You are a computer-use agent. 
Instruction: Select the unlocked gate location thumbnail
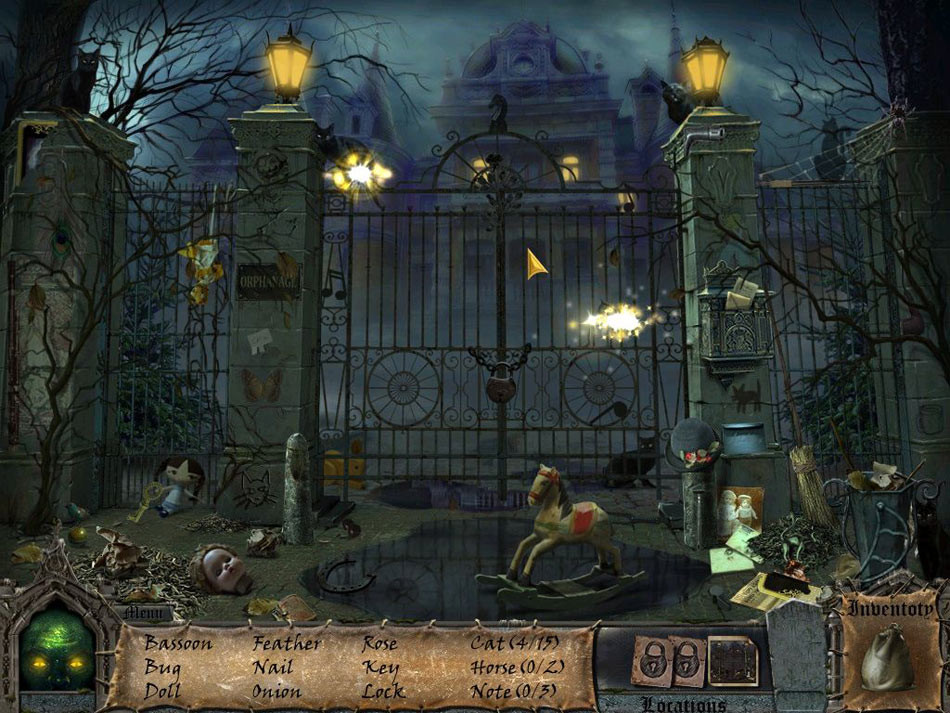click(x=733, y=661)
